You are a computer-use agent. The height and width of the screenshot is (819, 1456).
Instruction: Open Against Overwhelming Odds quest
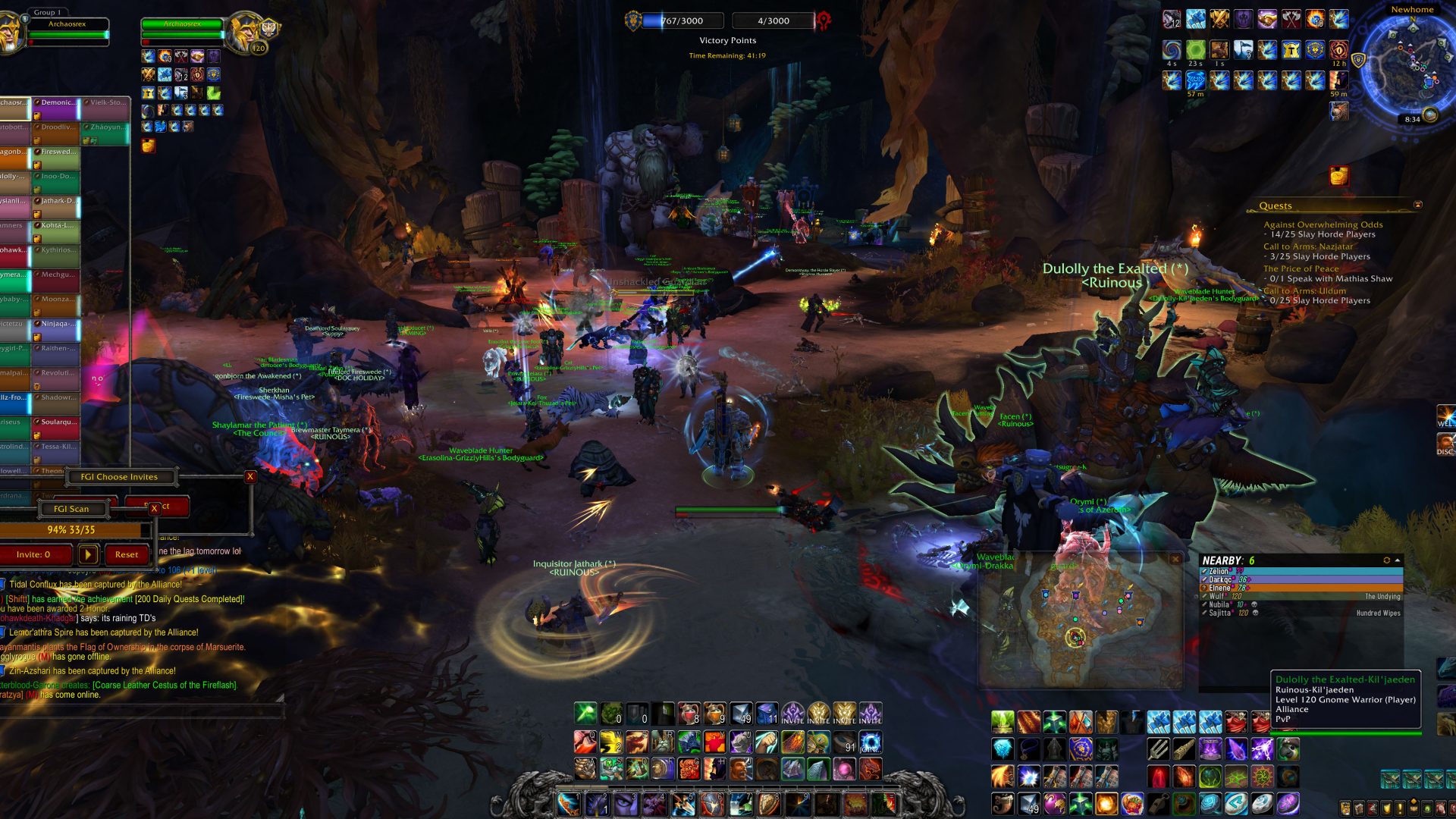(1323, 224)
